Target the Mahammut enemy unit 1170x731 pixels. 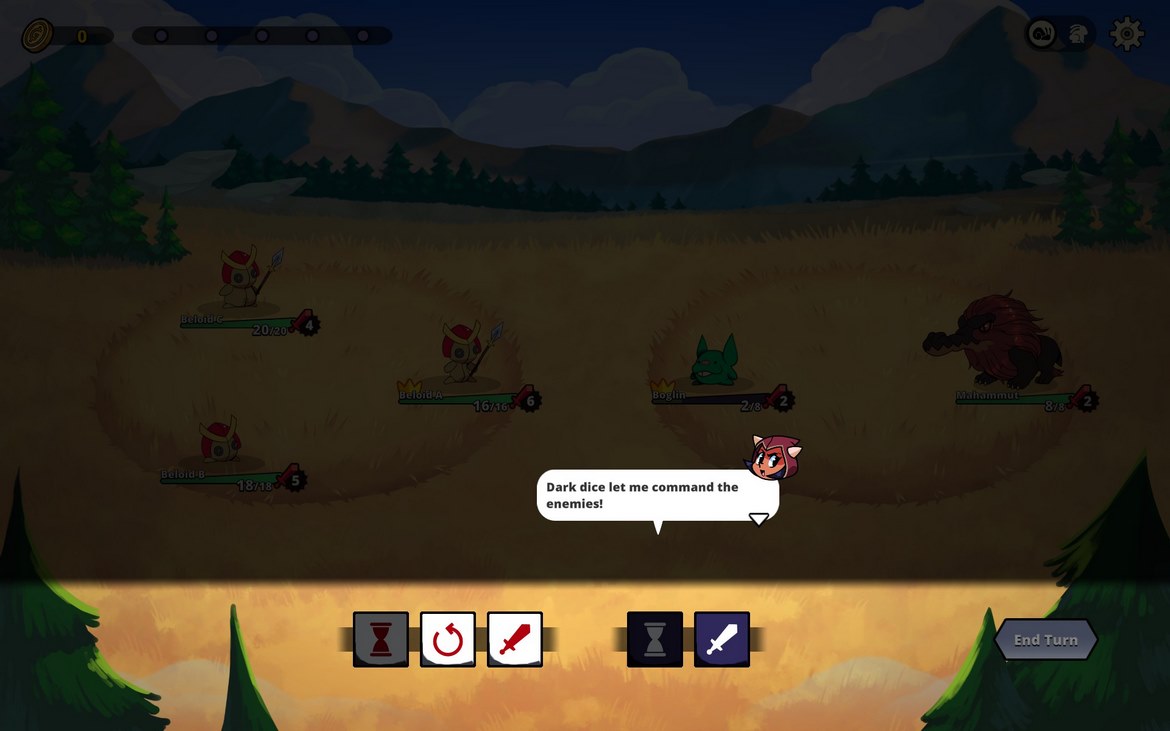coord(993,342)
